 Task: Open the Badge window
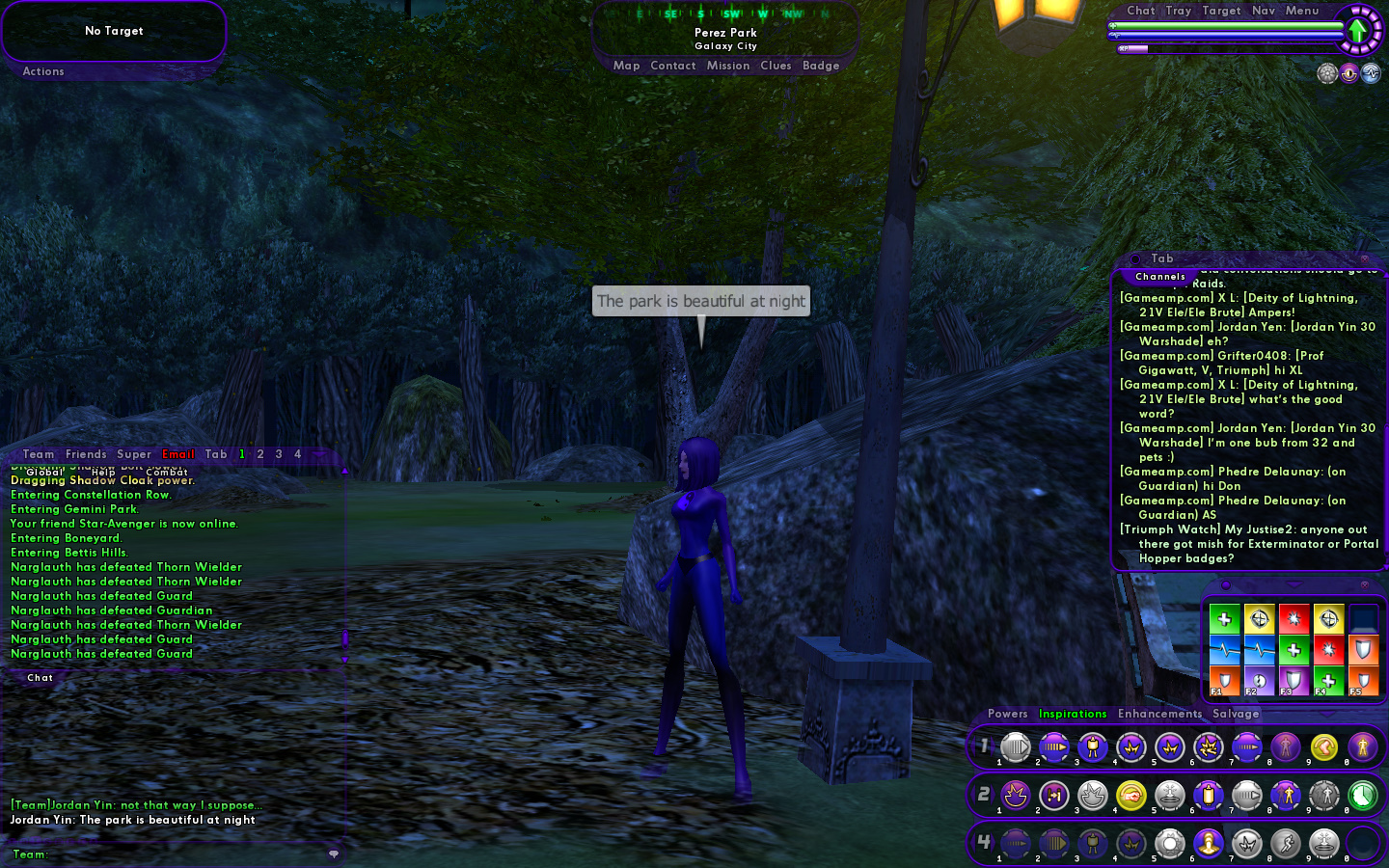coord(821,66)
